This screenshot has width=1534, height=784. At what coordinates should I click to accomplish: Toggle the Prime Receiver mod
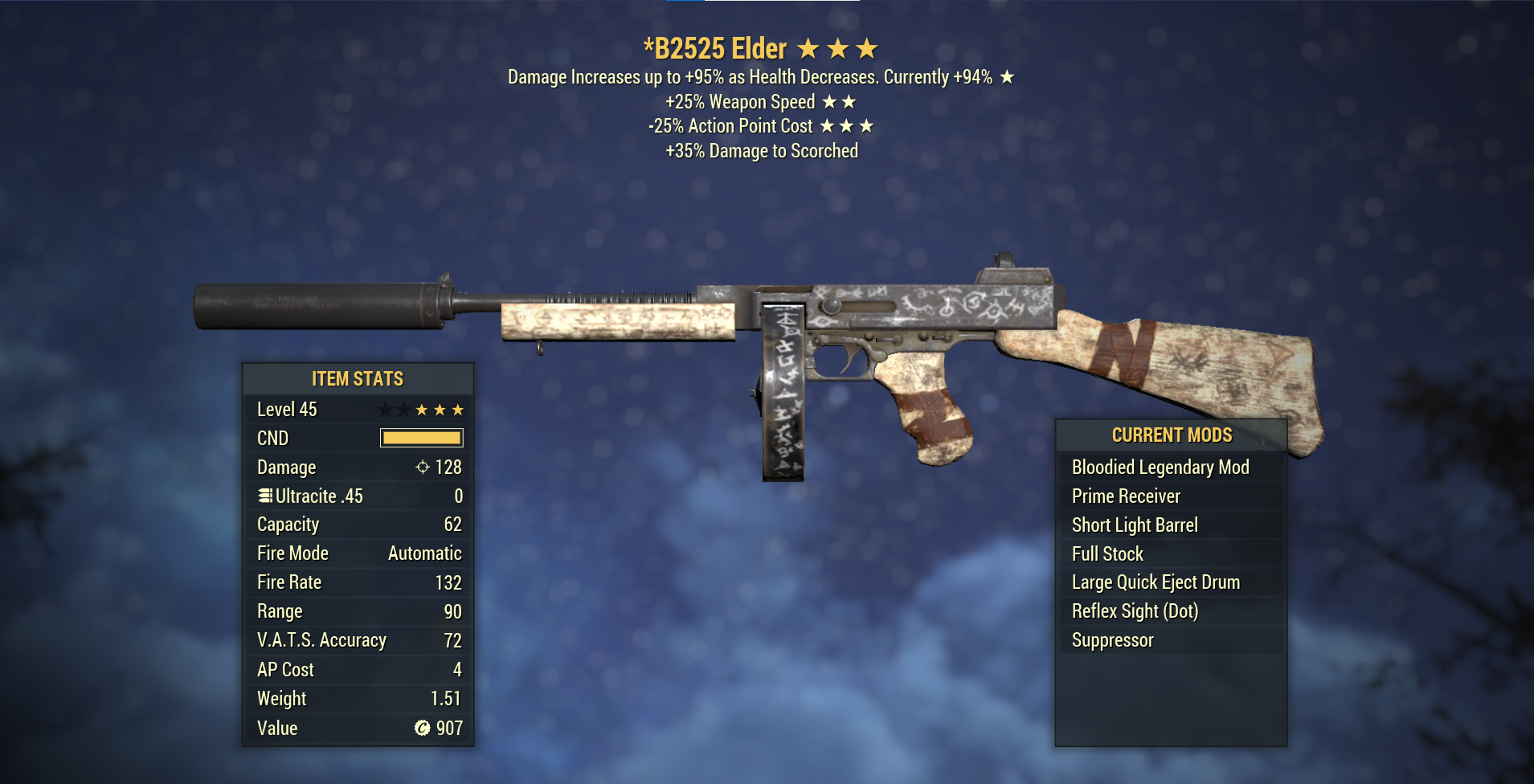tap(1125, 496)
